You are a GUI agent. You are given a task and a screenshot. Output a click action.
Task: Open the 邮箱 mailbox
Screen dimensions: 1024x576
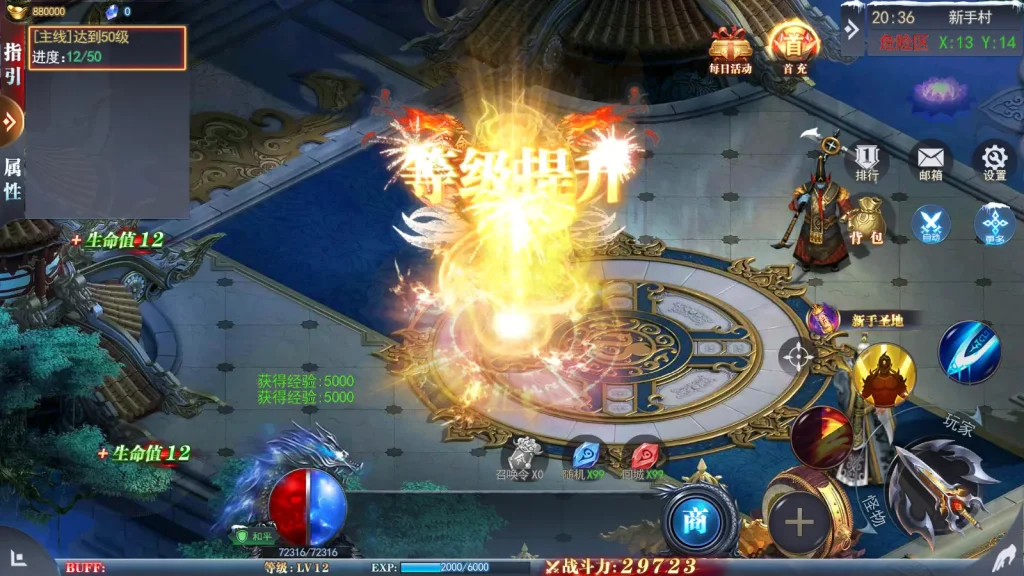pos(930,160)
